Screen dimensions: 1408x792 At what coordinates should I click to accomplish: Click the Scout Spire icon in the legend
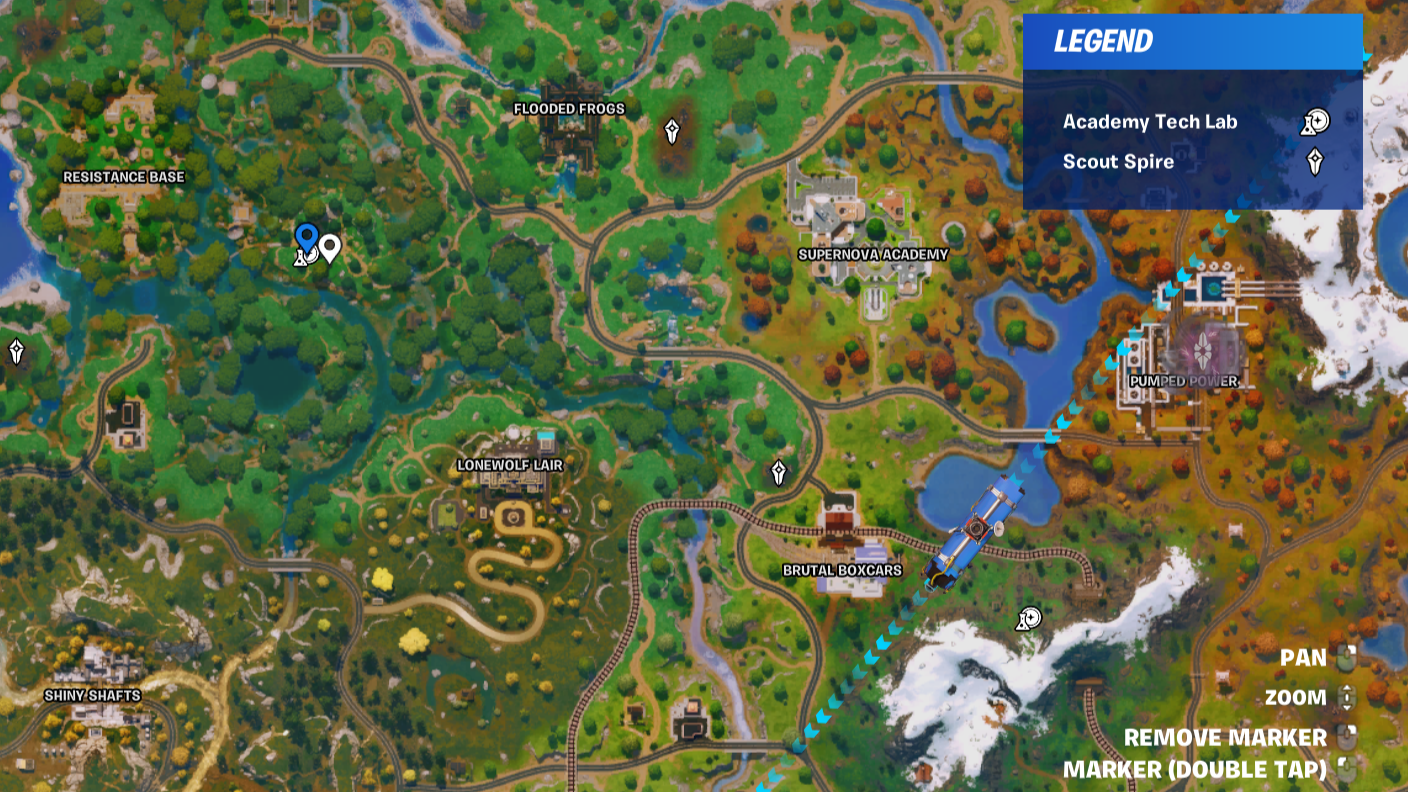click(x=1316, y=160)
